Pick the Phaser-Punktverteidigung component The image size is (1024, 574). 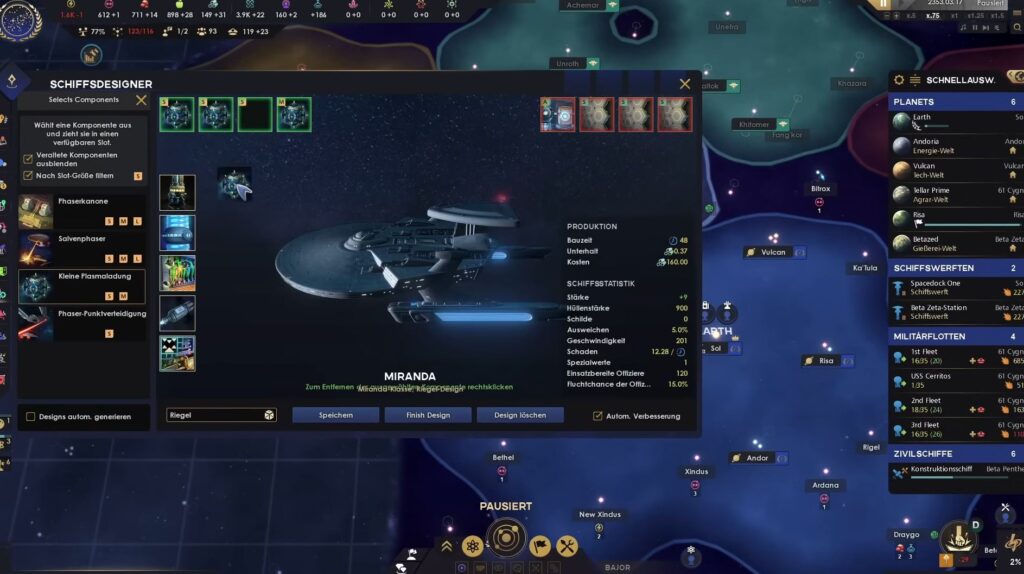click(82, 323)
